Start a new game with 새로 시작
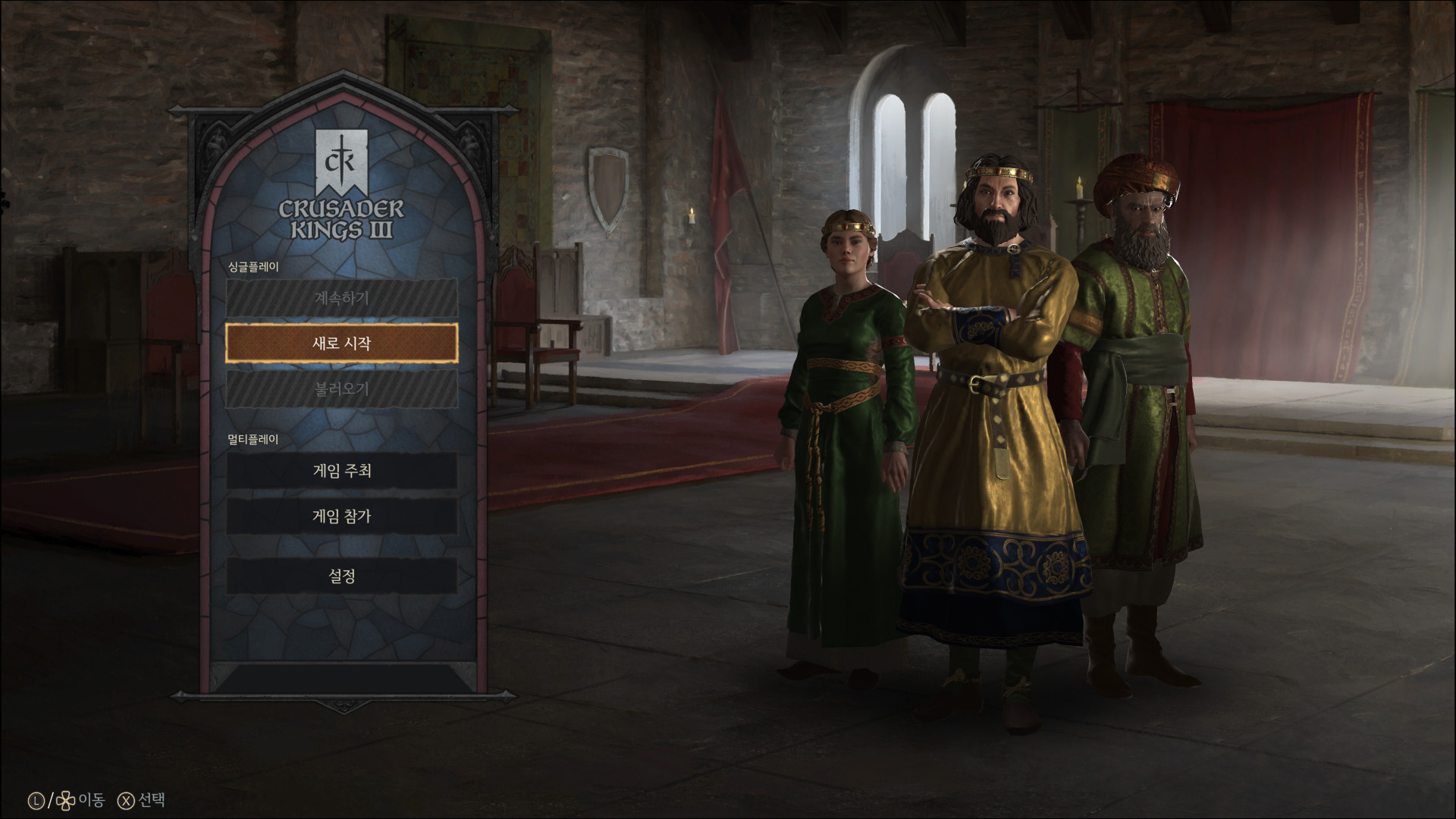The width and height of the screenshot is (1456, 819). click(x=341, y=344)
